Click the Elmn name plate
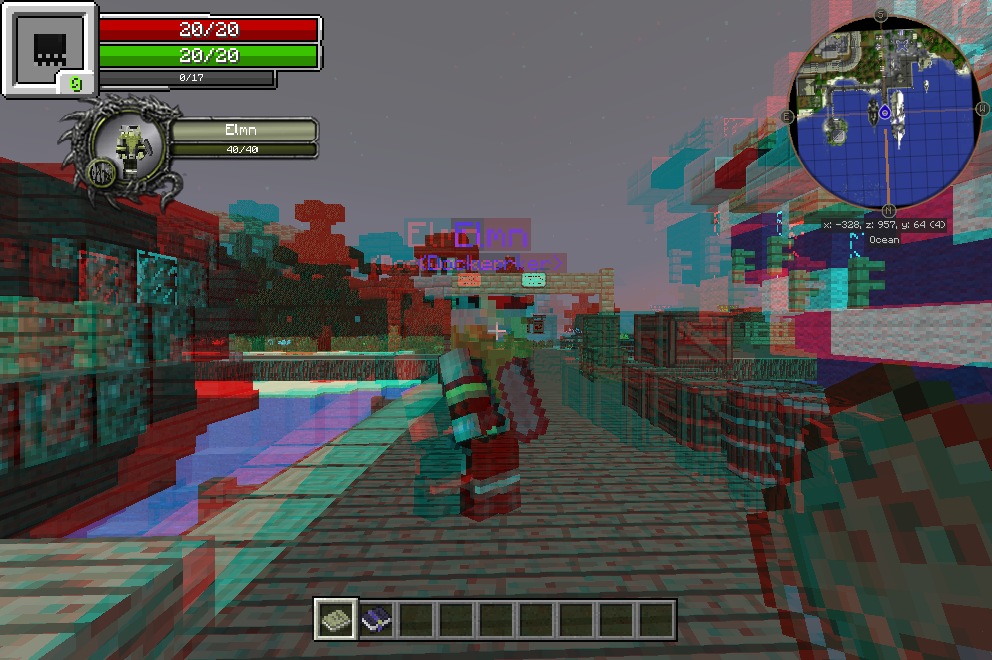The image size is (992, 660). (243, 130)
